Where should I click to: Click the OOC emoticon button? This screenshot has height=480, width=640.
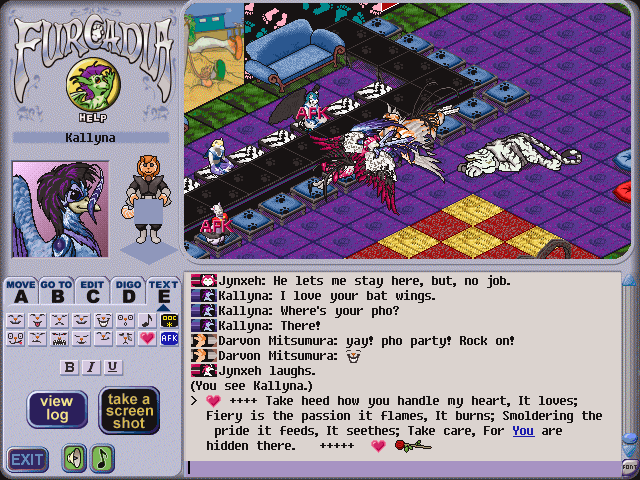pyautogui.click(x=169, y=320)
